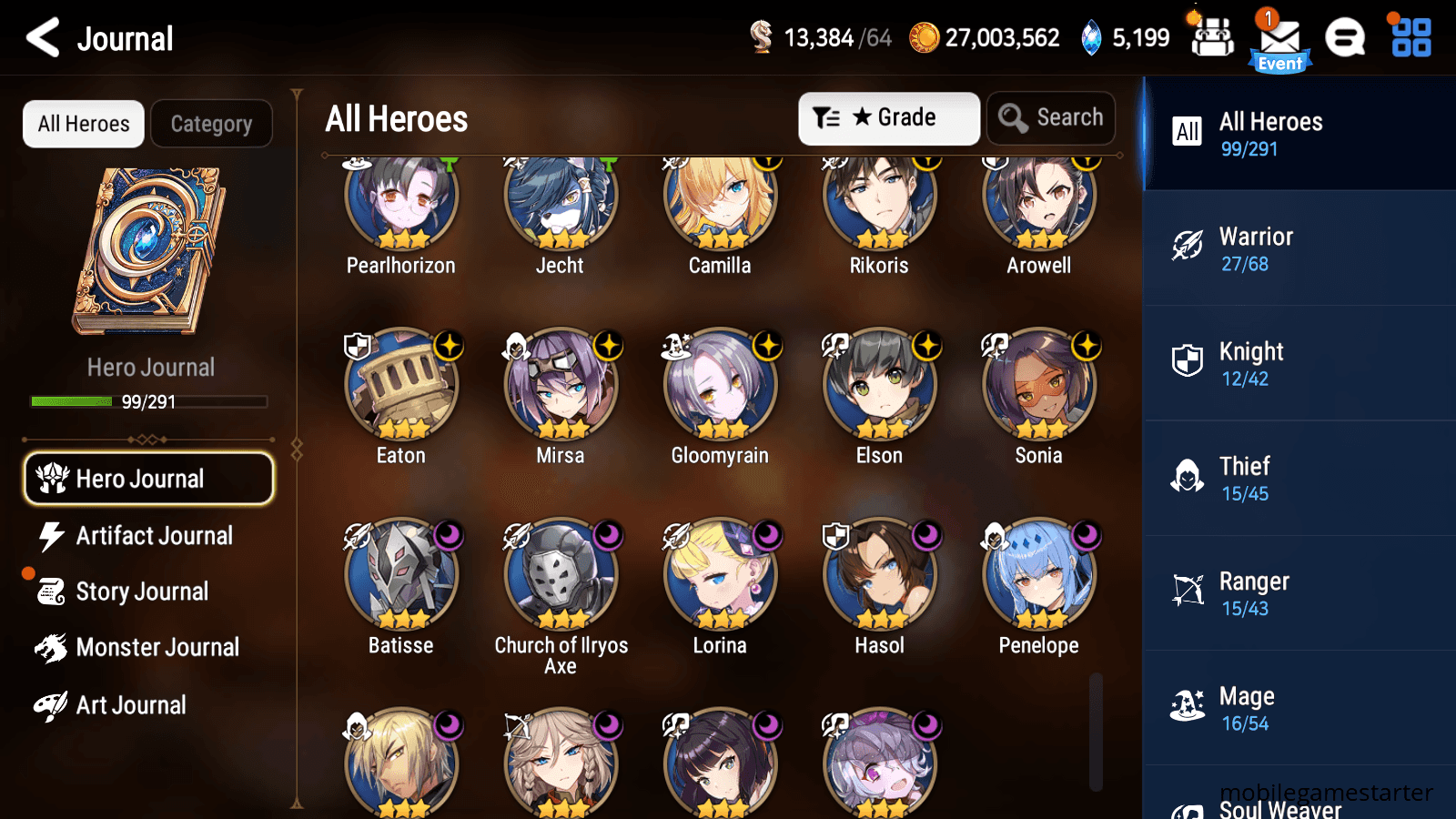
Task: Go back using the Journal back arrow
Action: [40, 38]
